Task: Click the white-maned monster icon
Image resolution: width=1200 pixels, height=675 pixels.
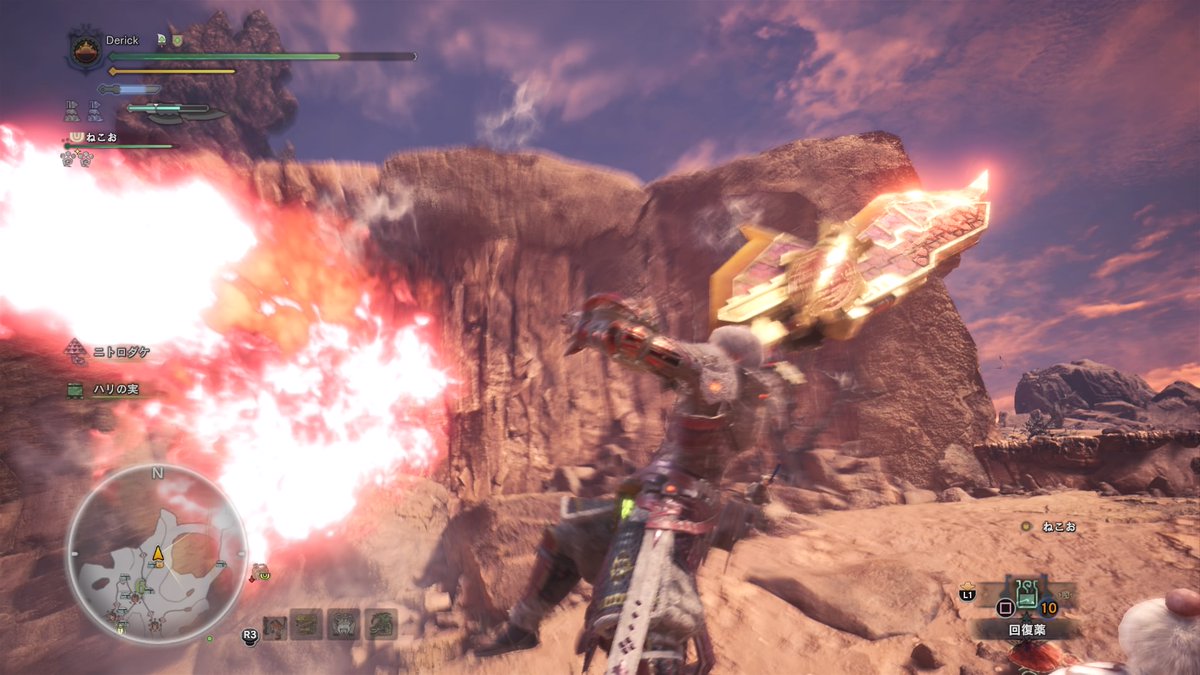Action: pyautogui.click(x=344, y=625)
